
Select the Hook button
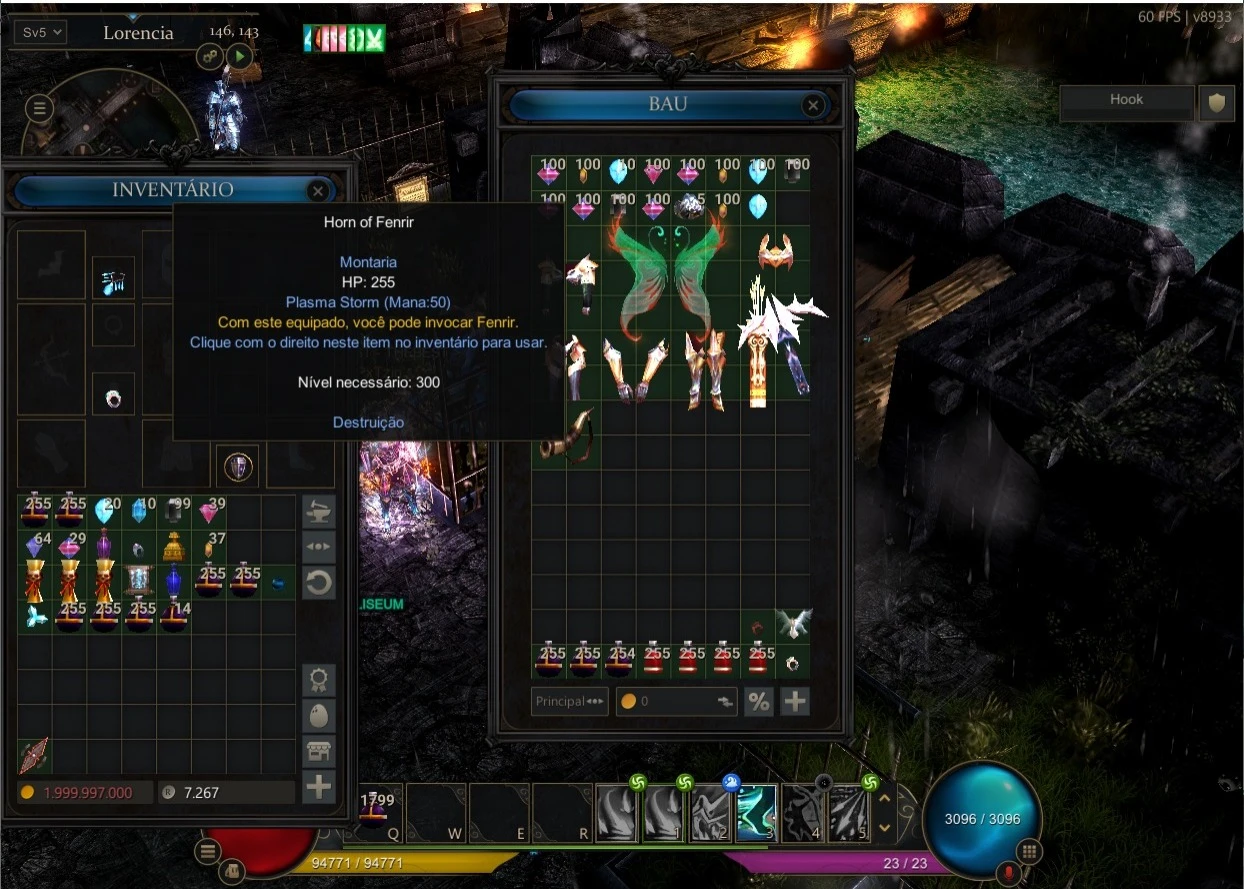[1126, 101]
